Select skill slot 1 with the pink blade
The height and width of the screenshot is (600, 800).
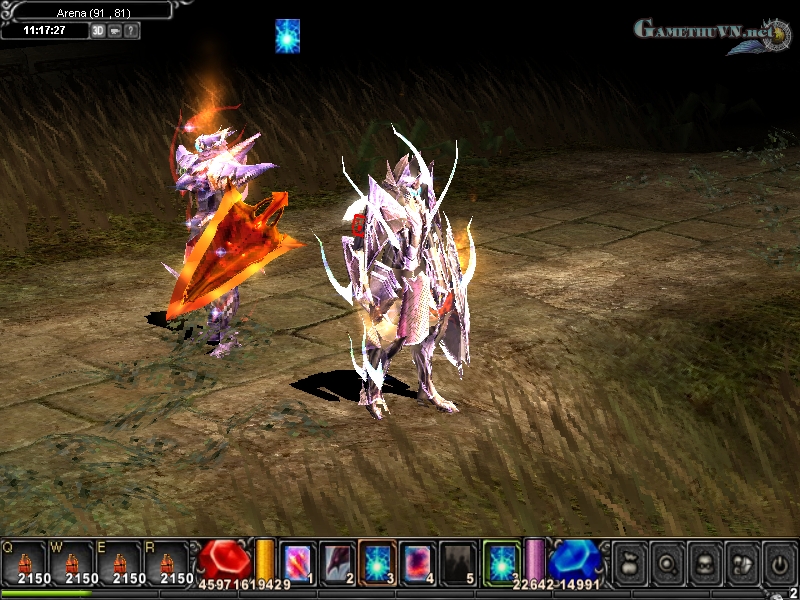click(x=299, y=562)
